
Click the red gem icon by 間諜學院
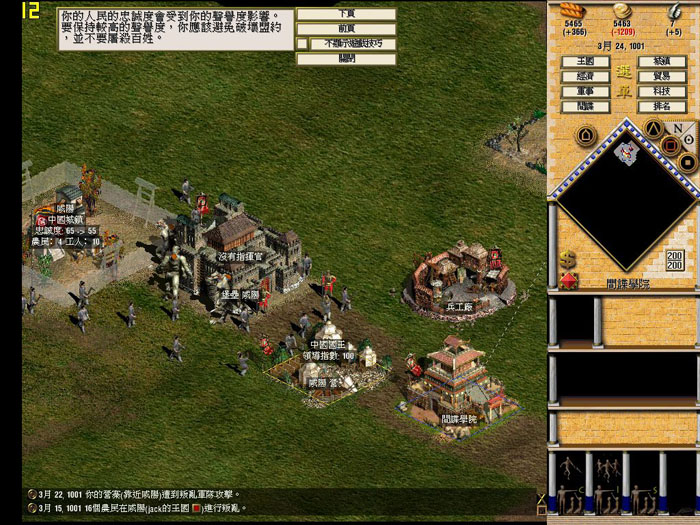click(568, 280)
